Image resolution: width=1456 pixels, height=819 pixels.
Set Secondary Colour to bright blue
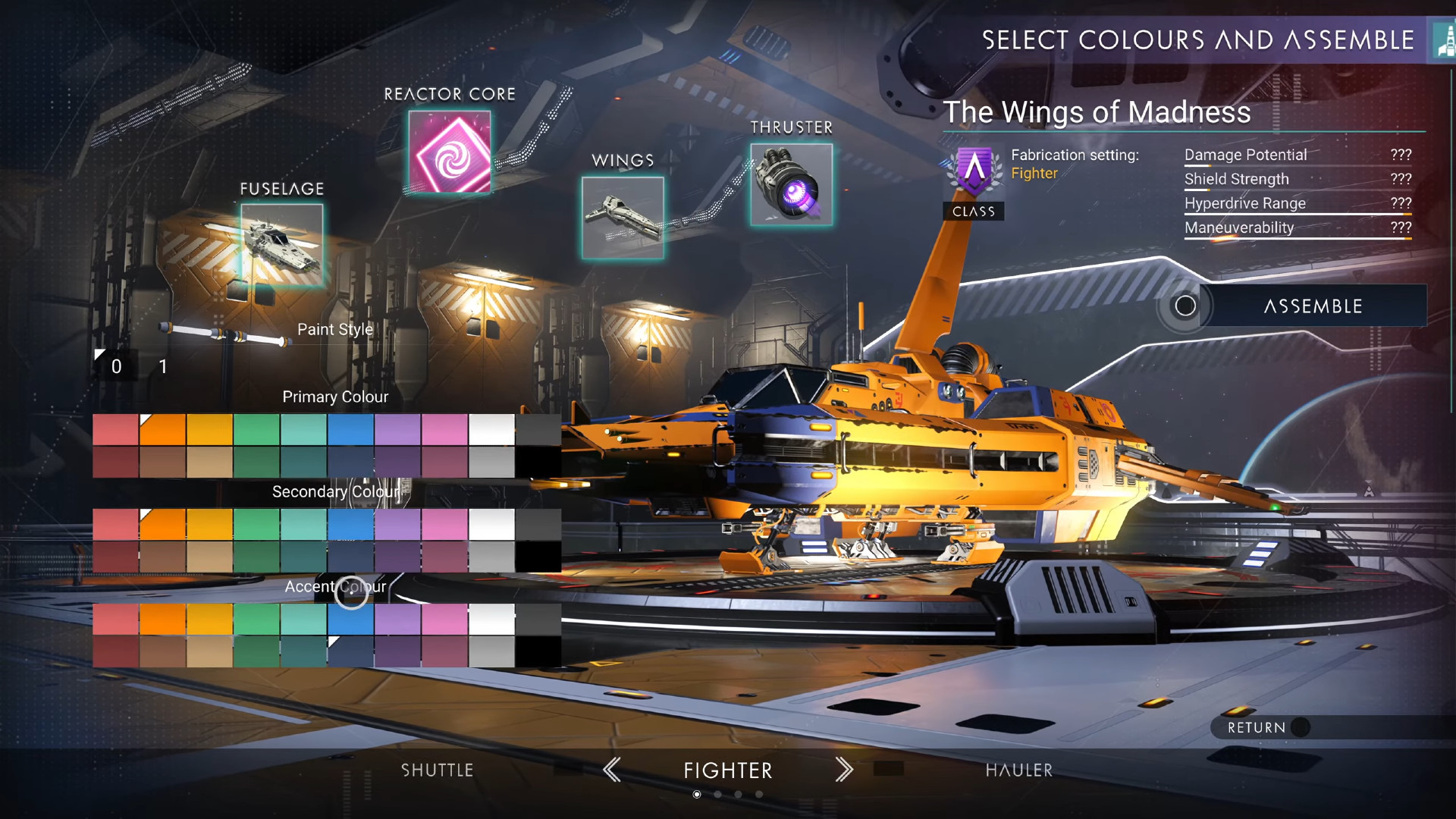(350, 524)
